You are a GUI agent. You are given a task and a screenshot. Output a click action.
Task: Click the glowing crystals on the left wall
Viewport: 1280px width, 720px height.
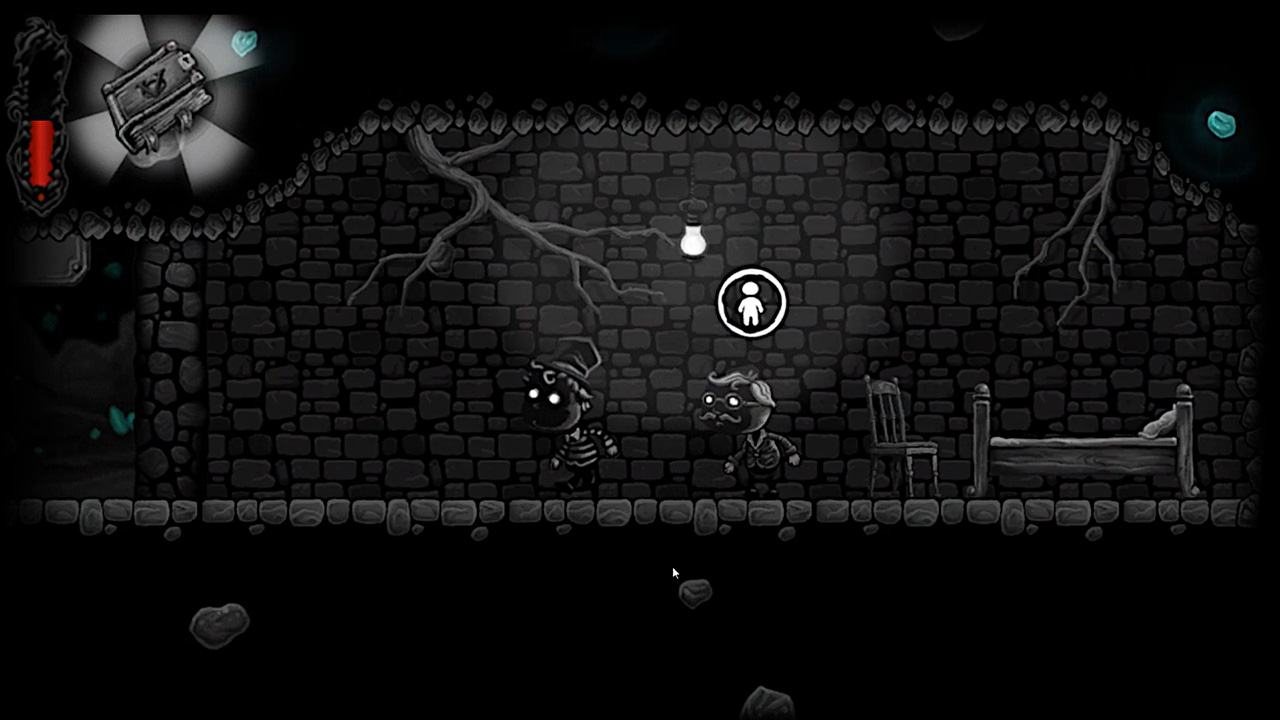(x=120, y=420)
